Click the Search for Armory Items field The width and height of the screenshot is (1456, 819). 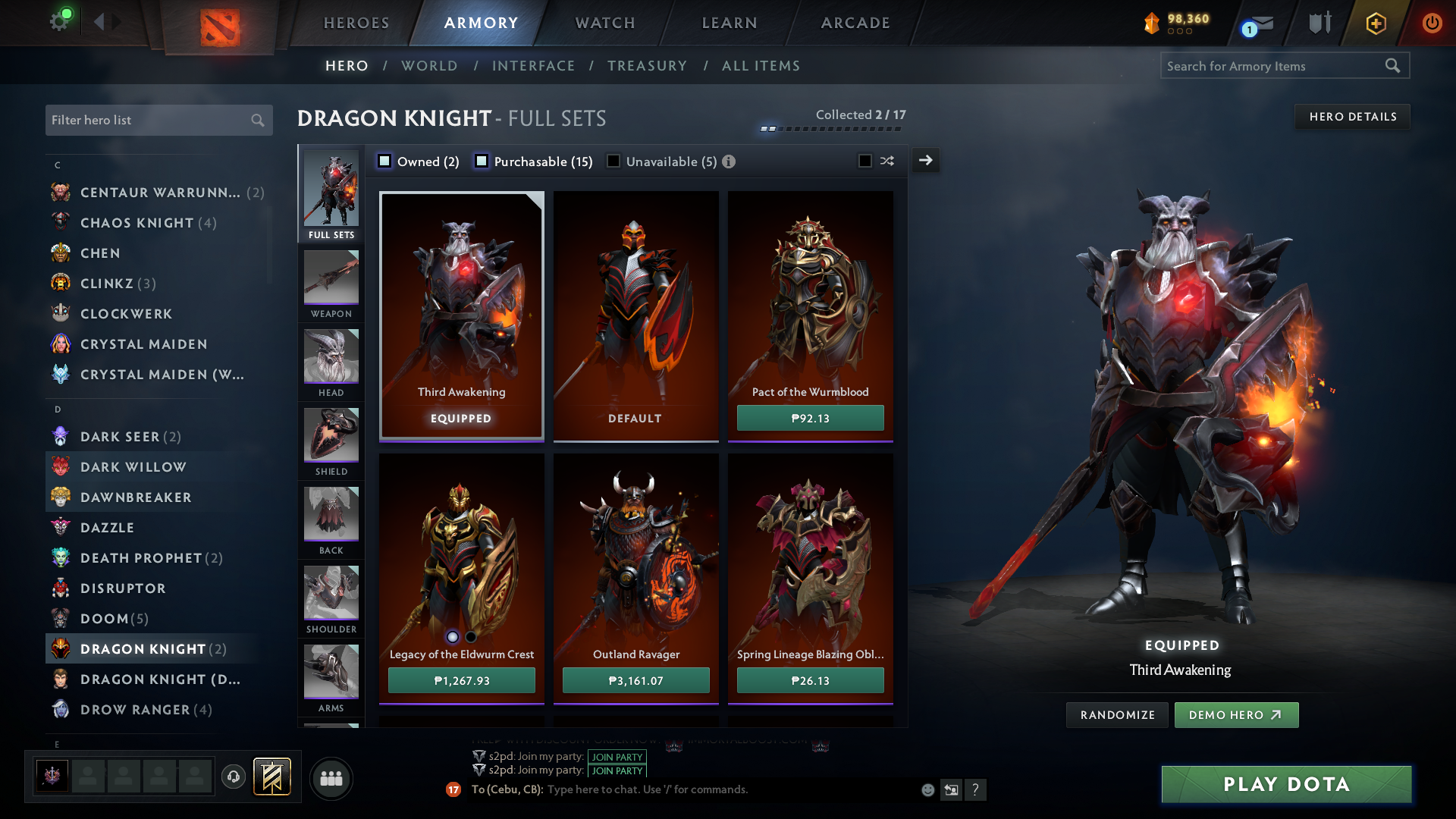pyautogui.click(x=1274, y=66)
